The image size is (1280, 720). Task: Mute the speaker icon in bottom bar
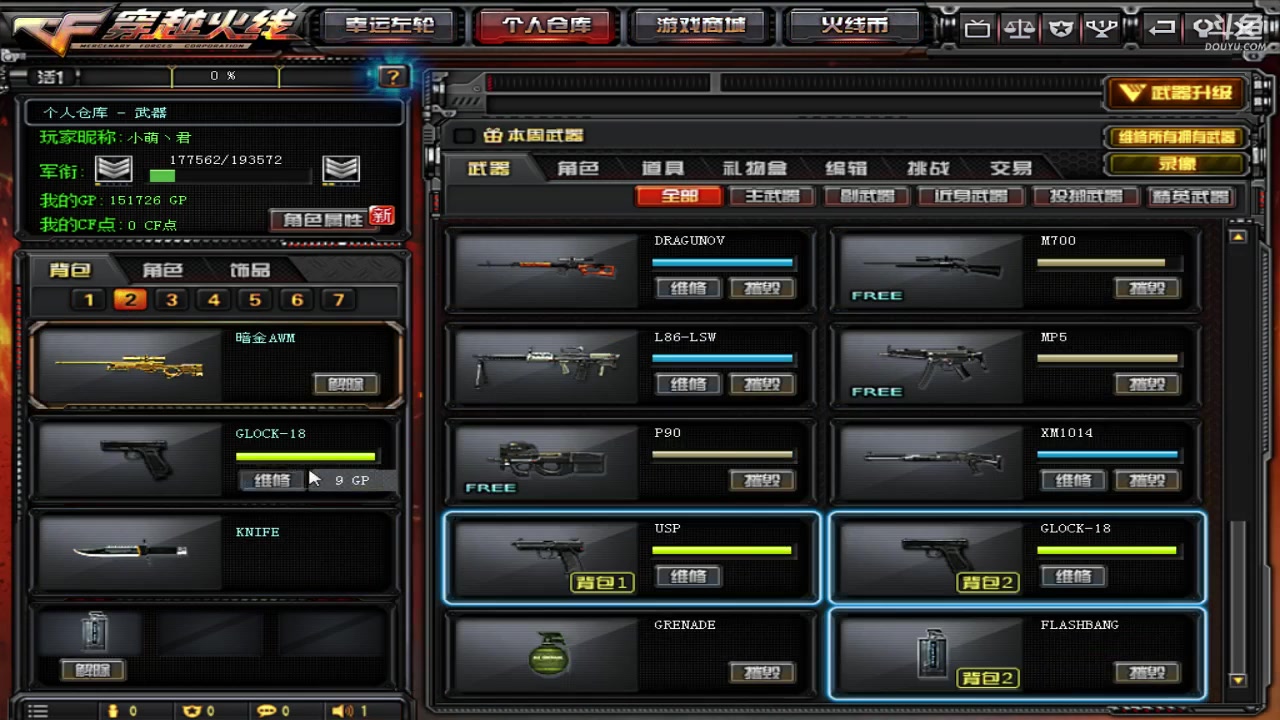coord(340,710)
